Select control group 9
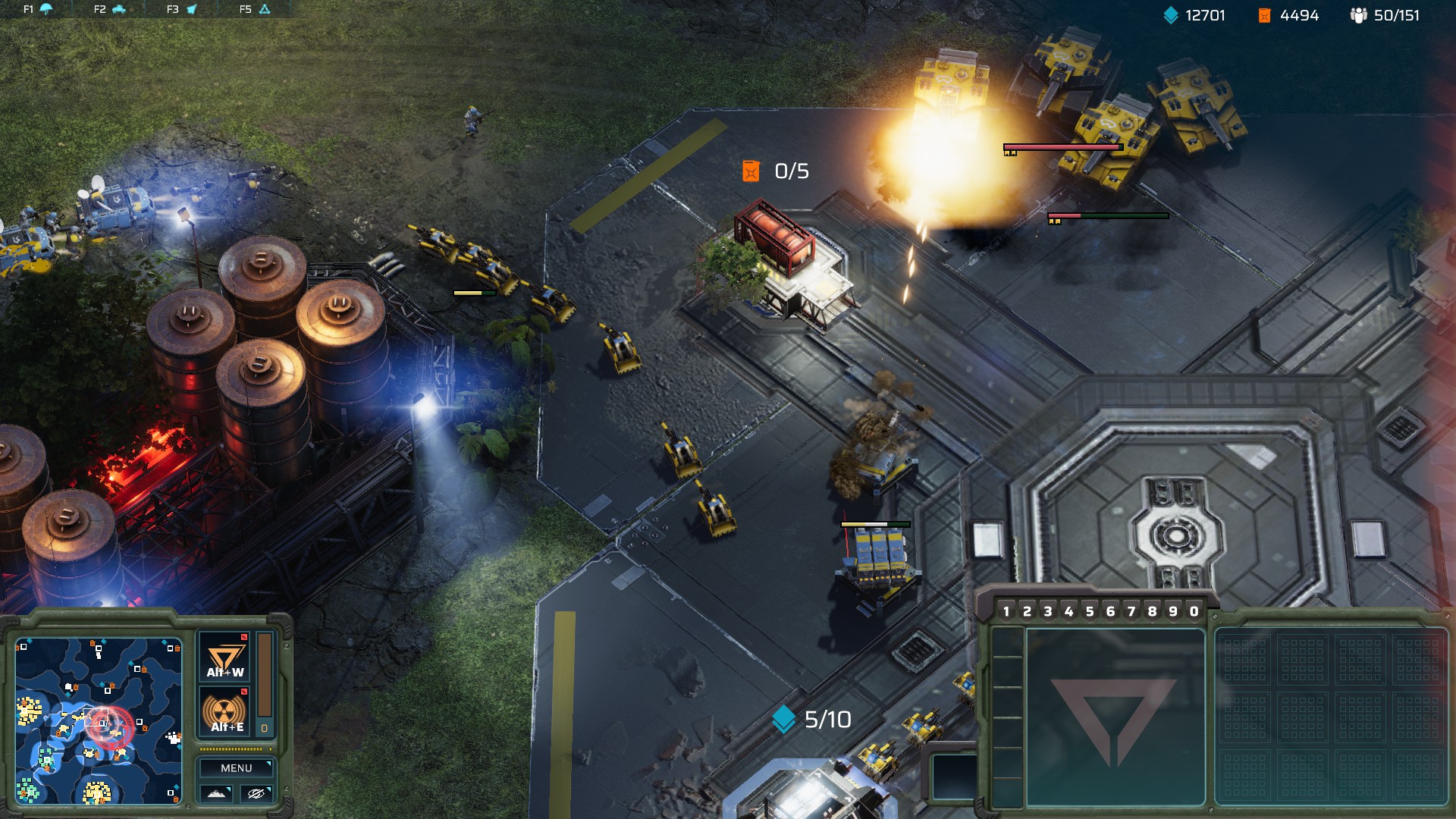Image resolution: width=1456 pixels, height=819 pixels. pos(1173,611)
